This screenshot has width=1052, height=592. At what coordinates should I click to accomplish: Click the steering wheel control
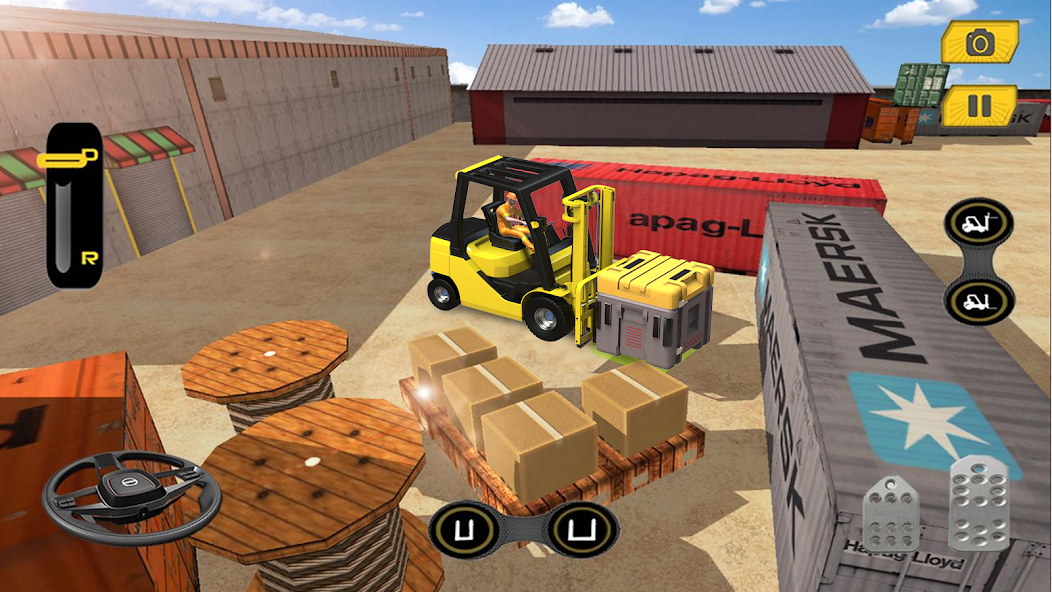131,495
